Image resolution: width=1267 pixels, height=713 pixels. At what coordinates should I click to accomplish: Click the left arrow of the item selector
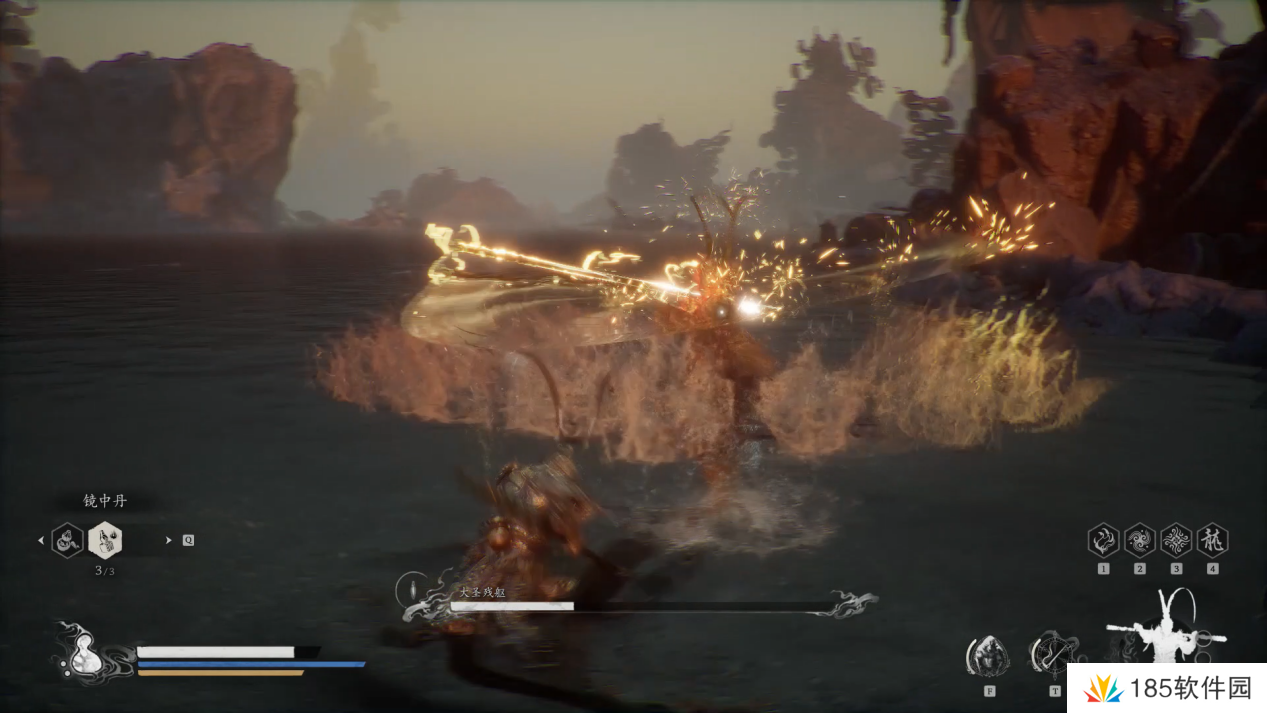click(x=41, y=540)
